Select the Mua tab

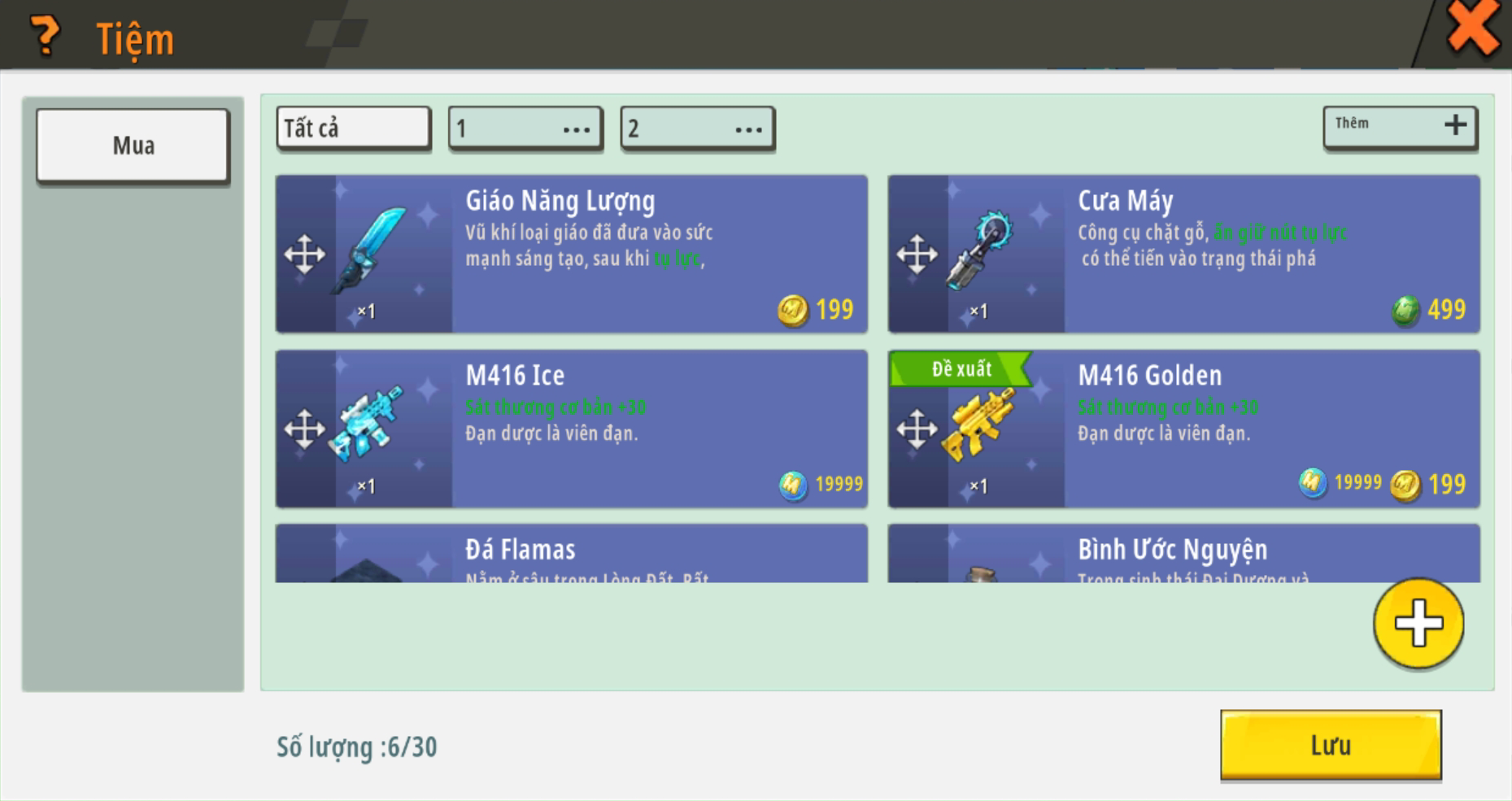click(133, 146)
